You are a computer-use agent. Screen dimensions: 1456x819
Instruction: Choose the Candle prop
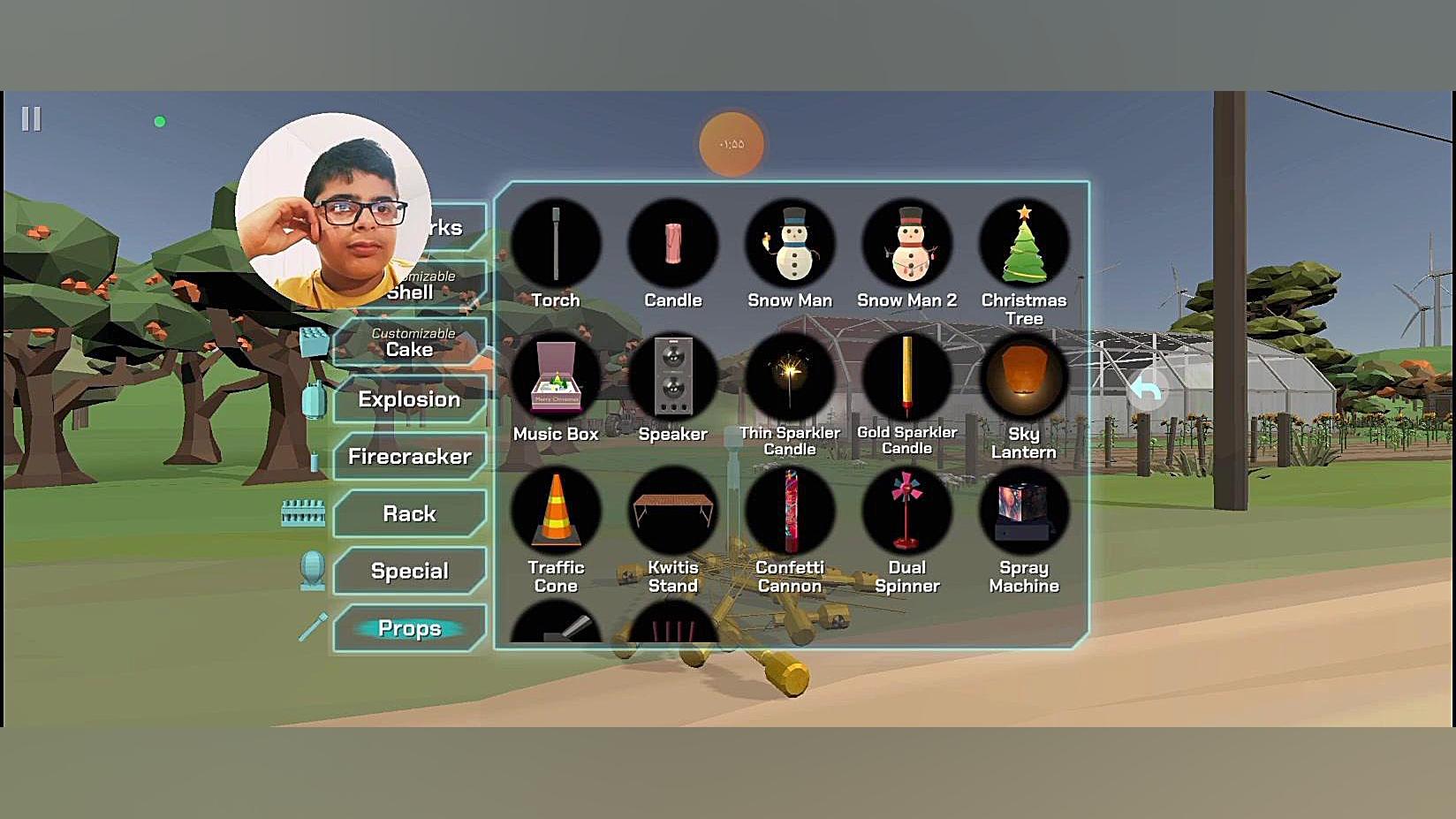pyautogui.click(x=672, y=245)
